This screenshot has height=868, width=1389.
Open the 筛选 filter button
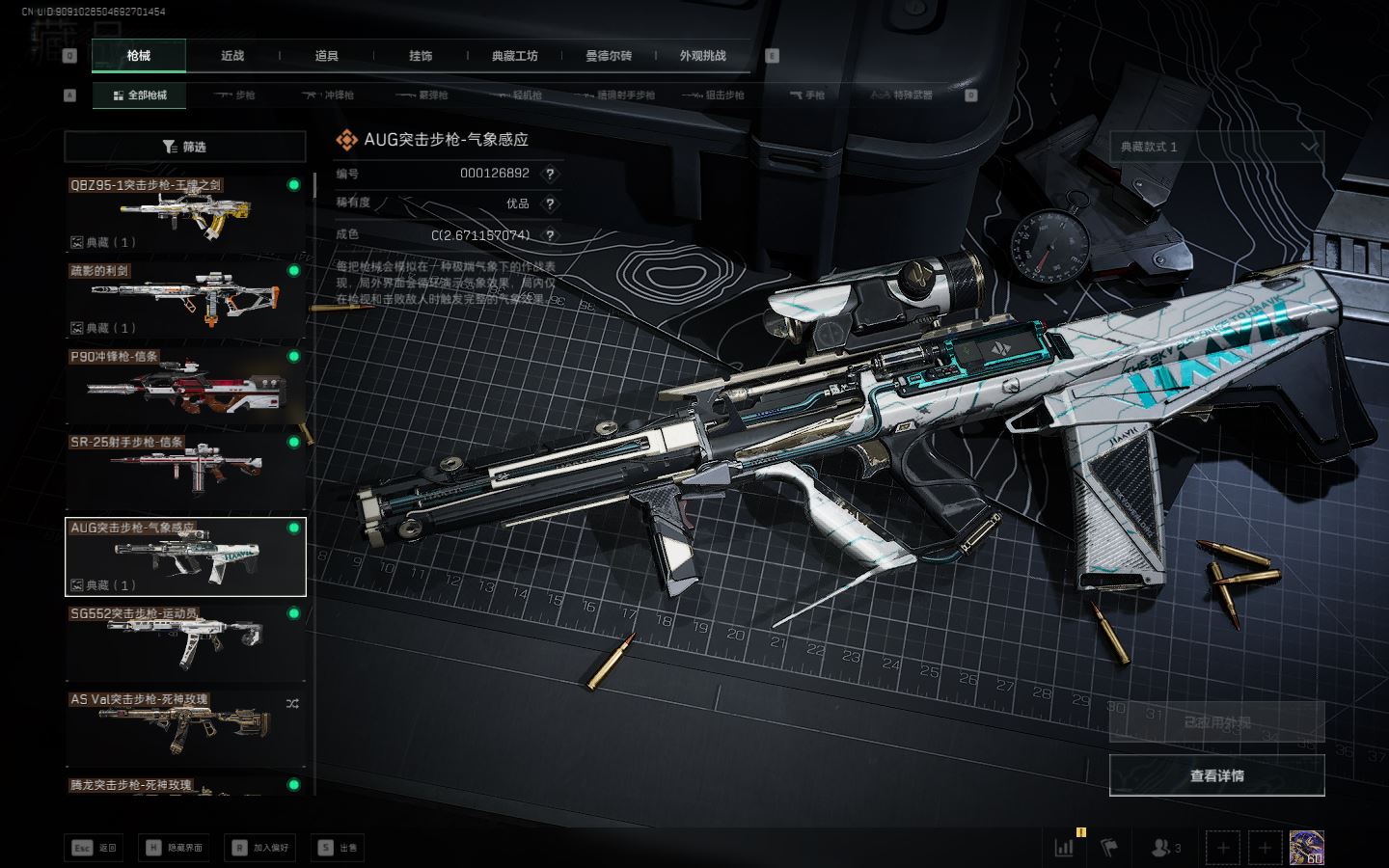[x=185, y=147]
